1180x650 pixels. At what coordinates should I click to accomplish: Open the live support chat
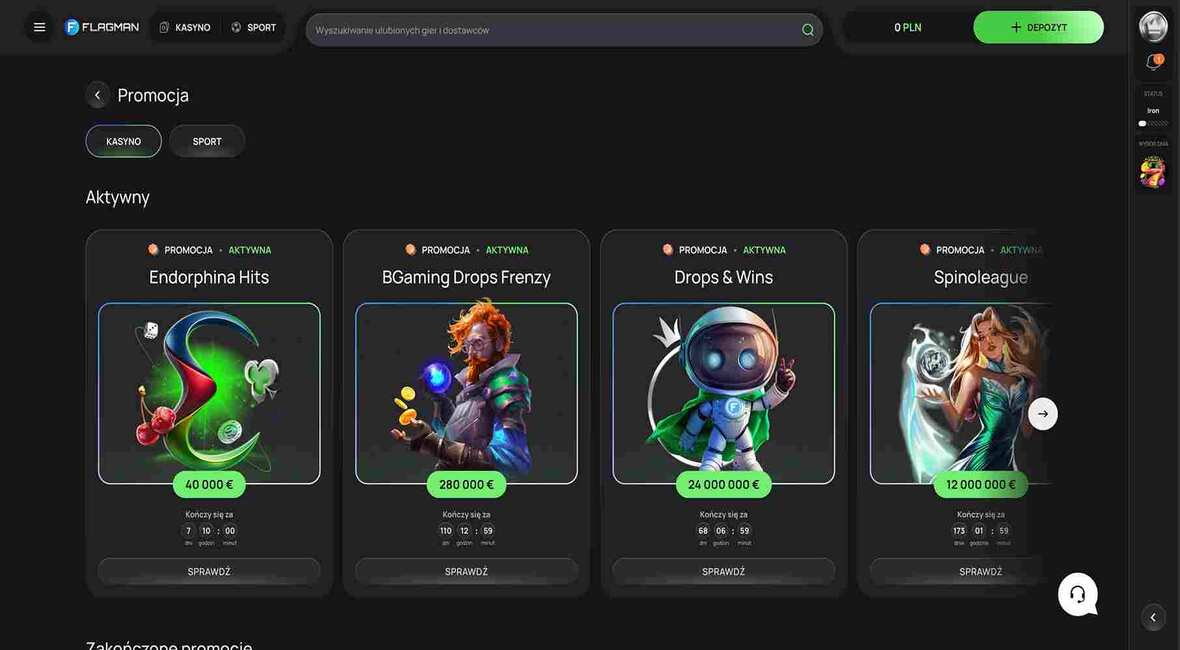pos(1077,594)
